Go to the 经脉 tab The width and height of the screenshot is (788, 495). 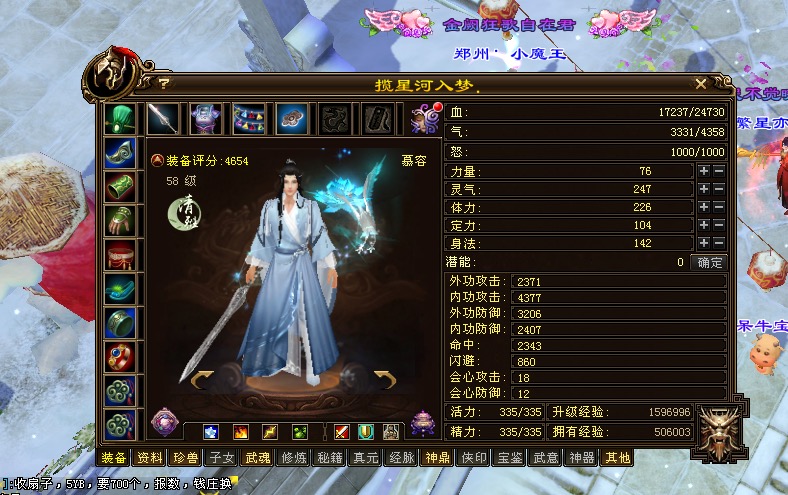tap(401, 458)
